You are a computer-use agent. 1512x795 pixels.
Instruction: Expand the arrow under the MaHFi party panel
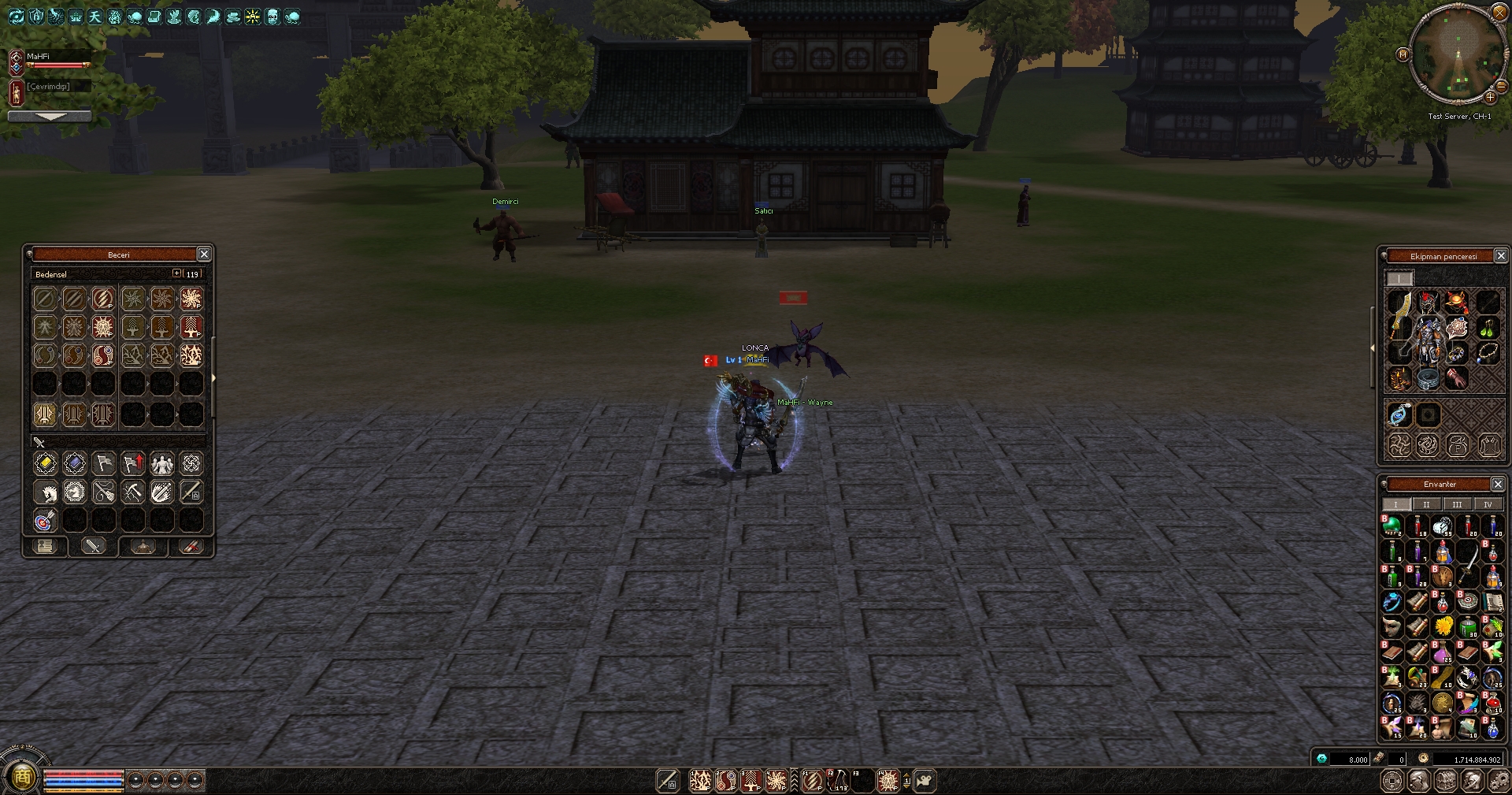[50, 117]
